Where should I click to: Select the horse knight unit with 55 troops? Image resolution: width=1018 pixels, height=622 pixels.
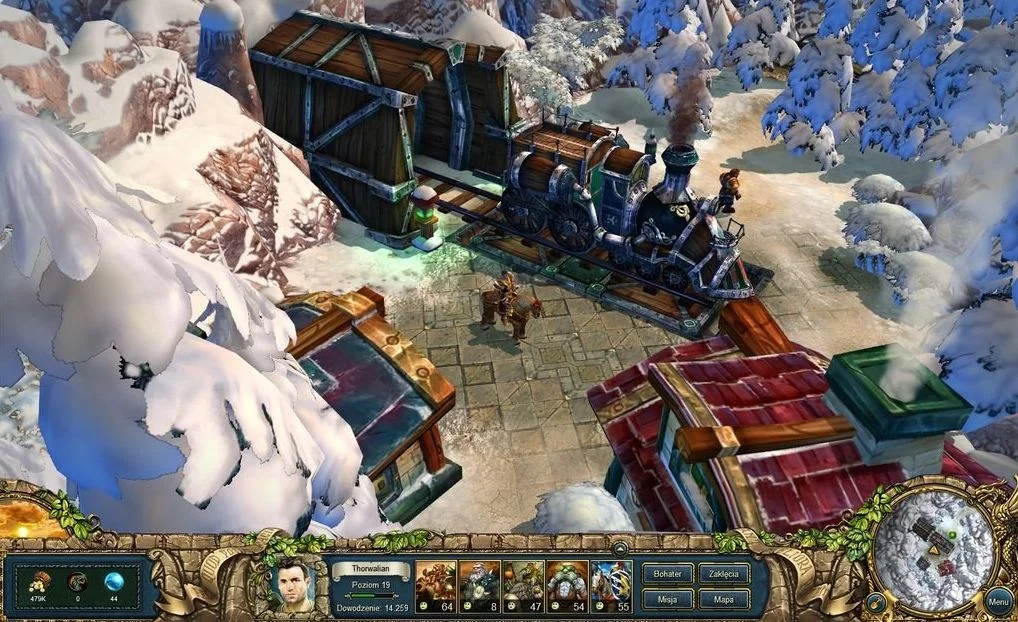(x=612, y=586)
